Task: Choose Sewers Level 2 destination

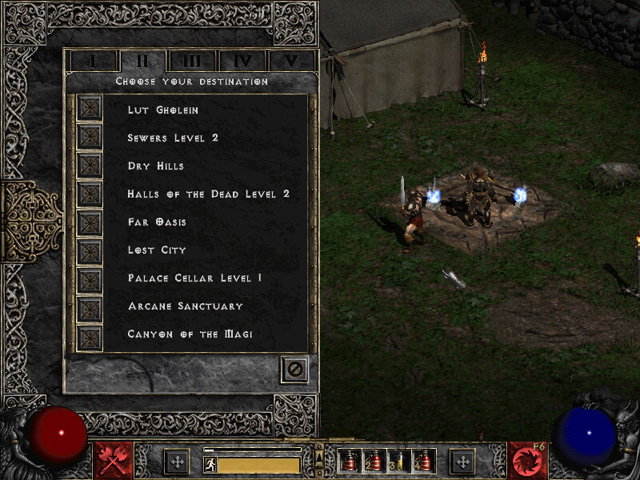Action: tap(90, 137)
